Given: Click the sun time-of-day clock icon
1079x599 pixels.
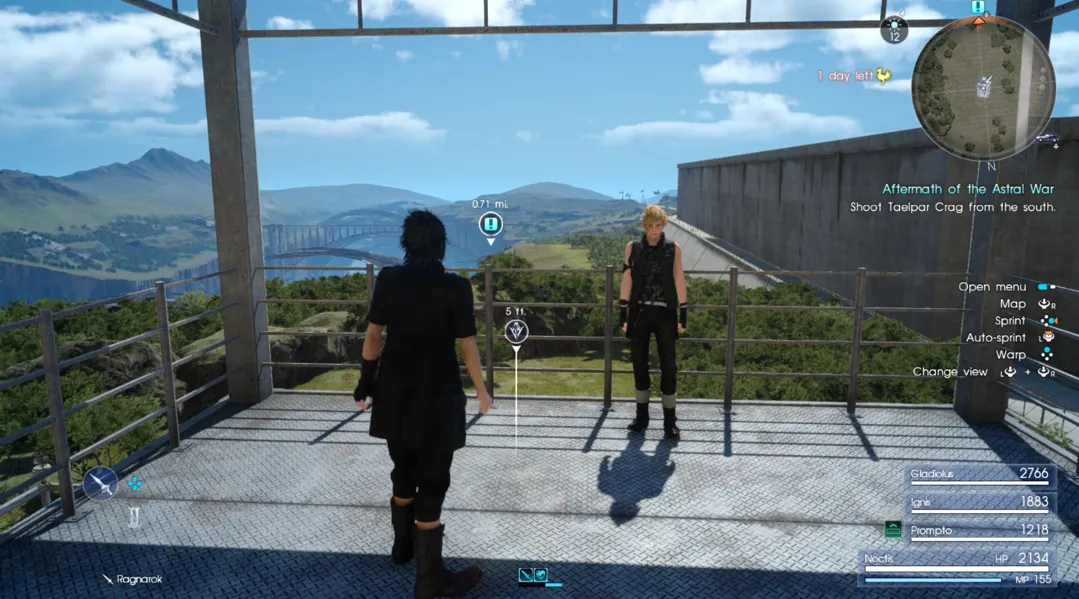Looking at the screenshot, I should coord(894,30).
